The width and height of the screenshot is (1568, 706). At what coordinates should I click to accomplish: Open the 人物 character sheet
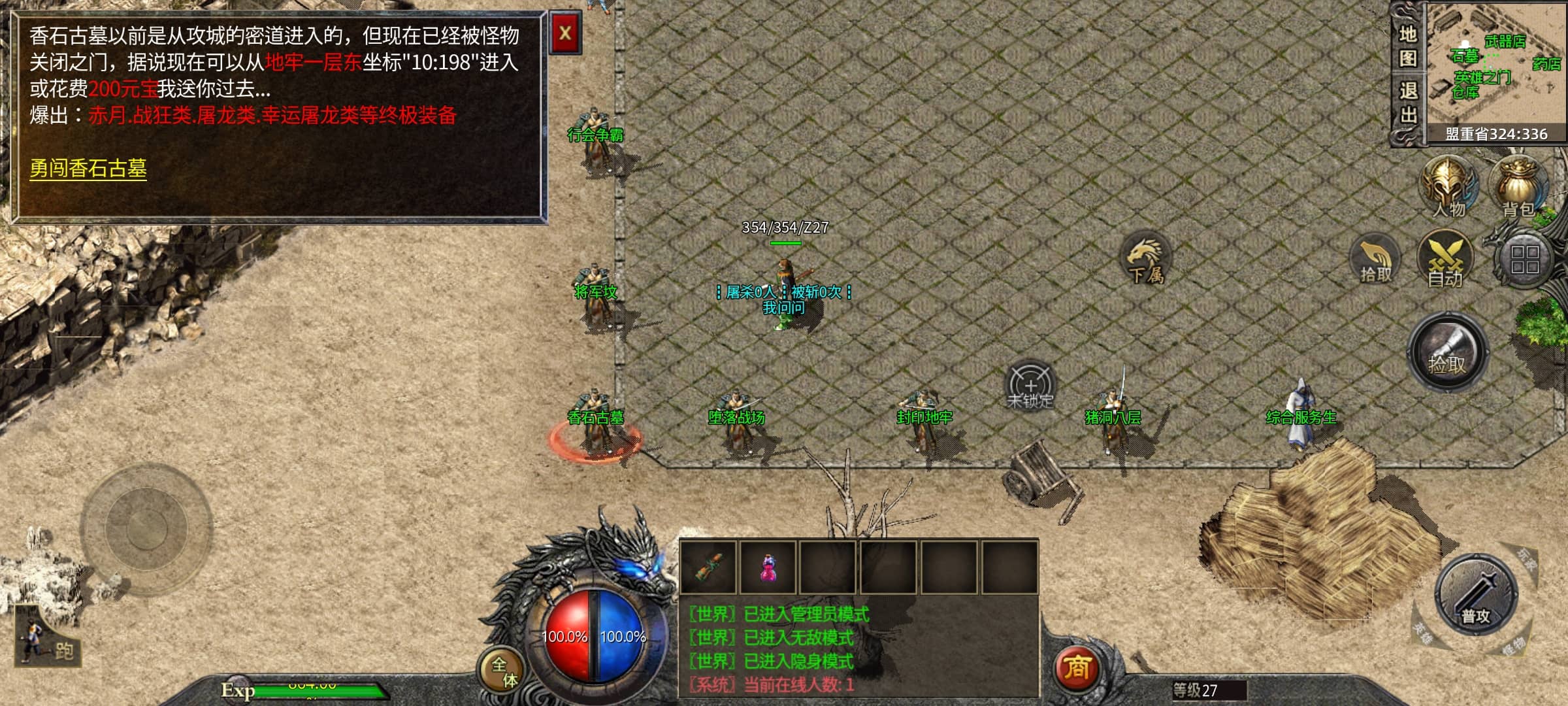click(1449, 186)
